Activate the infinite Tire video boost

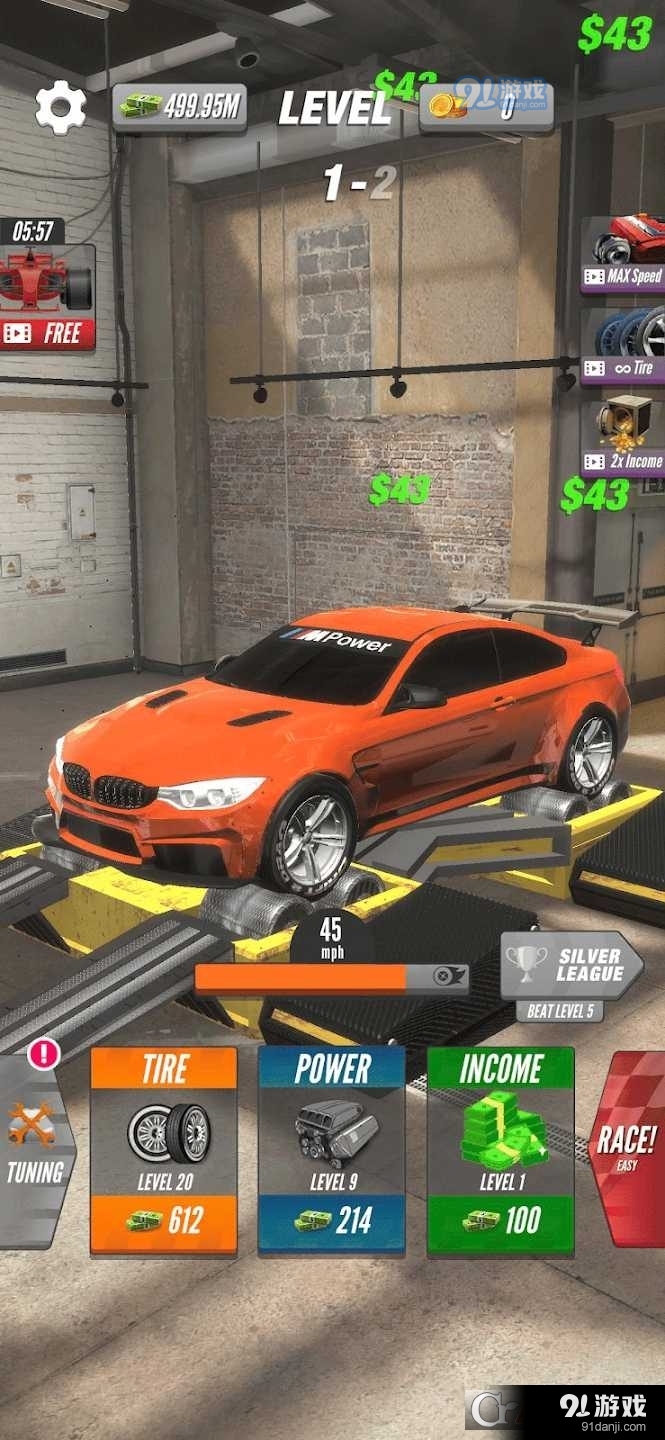(625, 346)
